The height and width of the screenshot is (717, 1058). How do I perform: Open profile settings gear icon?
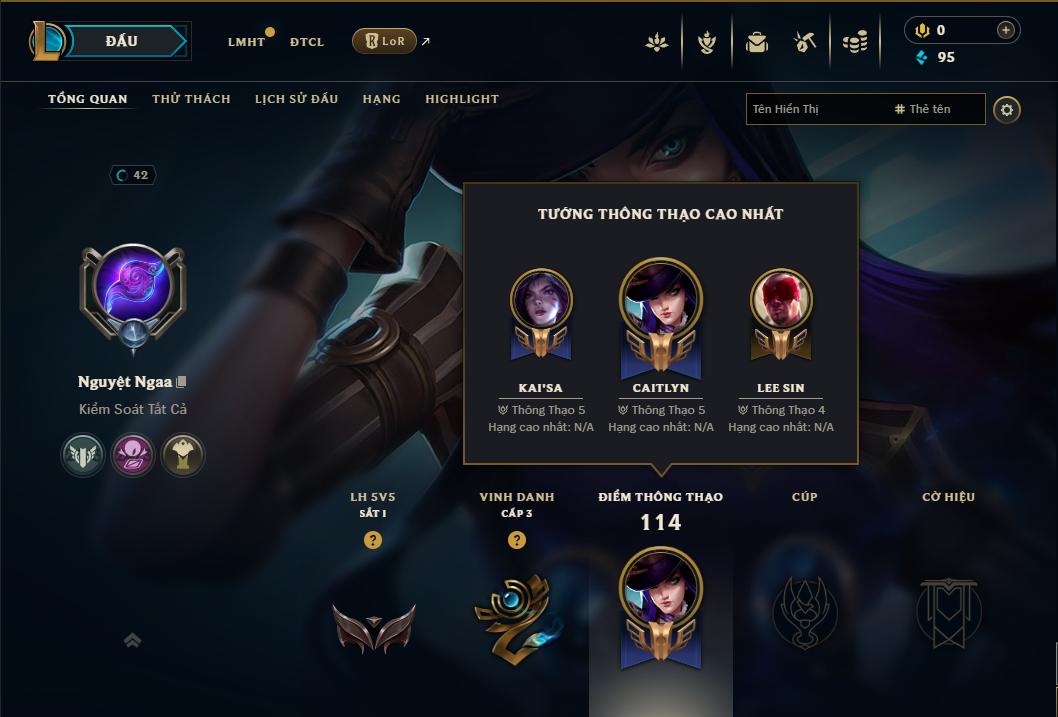[1007, 109]
